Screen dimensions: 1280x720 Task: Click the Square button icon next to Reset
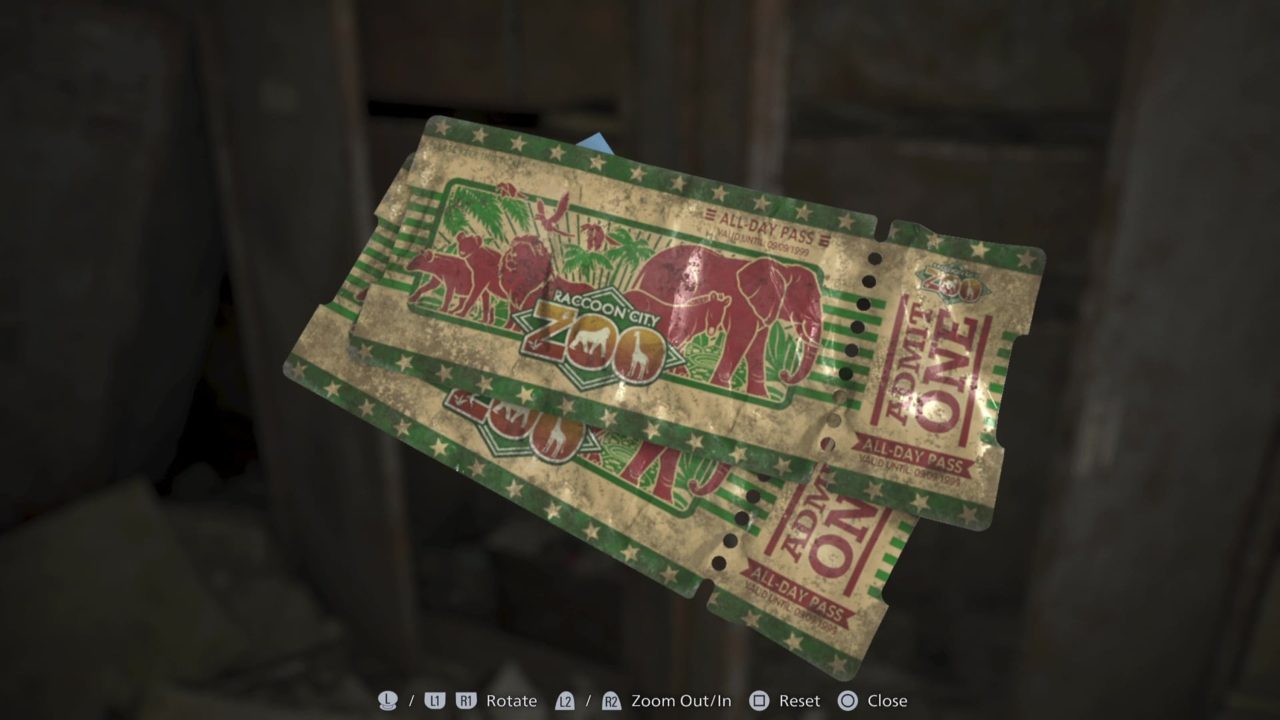coord(757,701)
